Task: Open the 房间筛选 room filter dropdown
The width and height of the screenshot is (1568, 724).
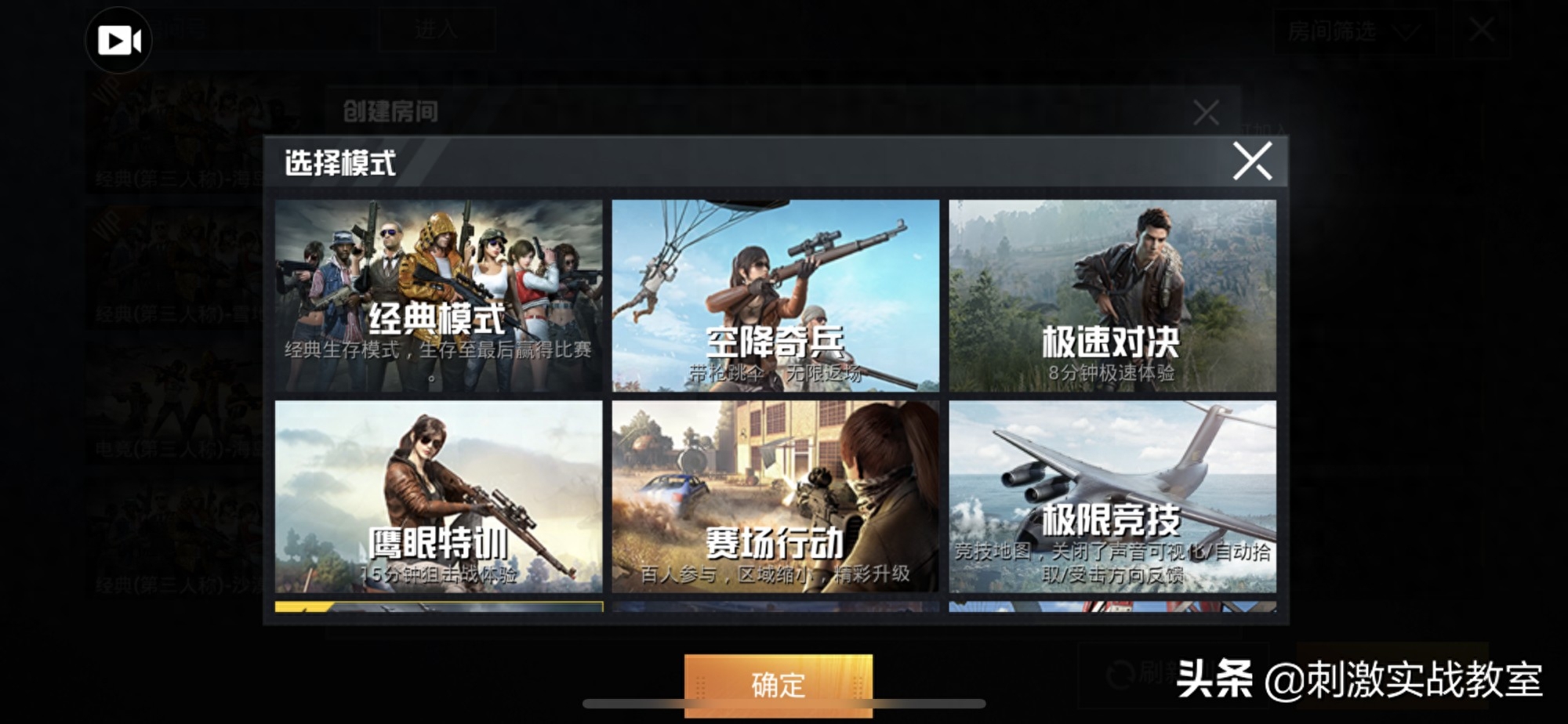Action: pos(1331,33)
